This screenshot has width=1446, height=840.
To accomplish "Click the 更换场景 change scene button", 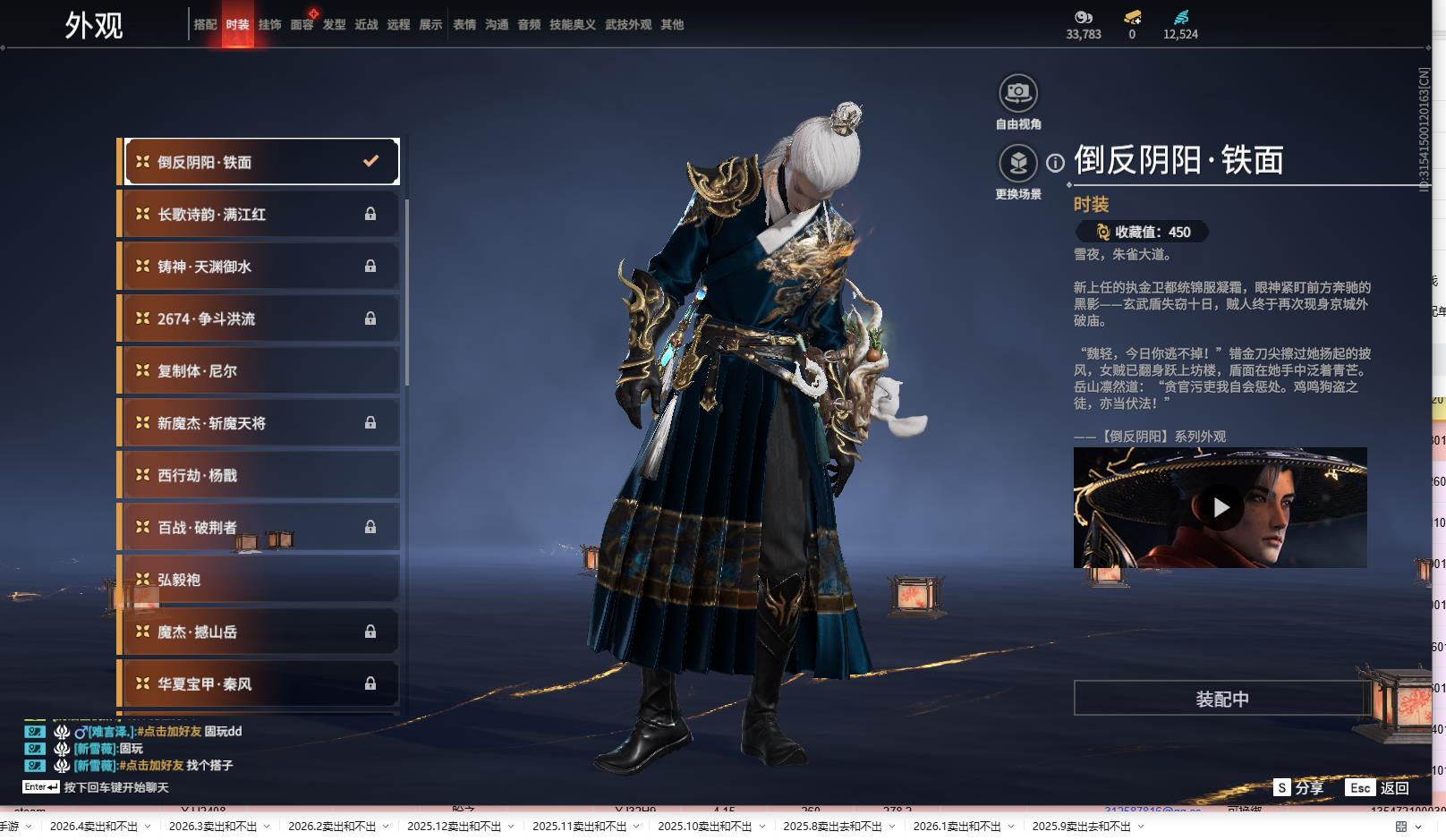I will [1017, 164].
